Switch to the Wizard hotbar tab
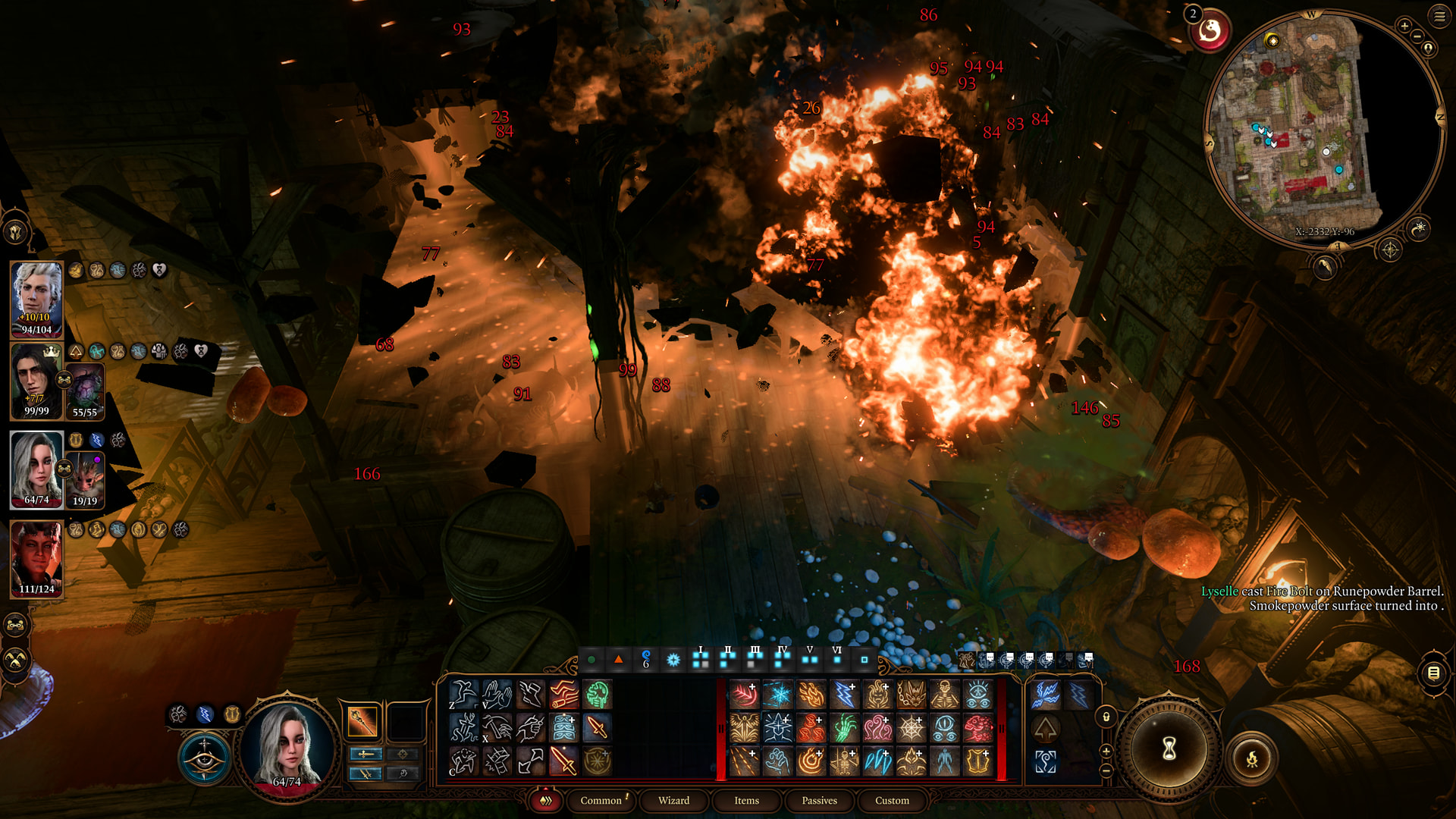The height and width of the screenshot is (819, 1456). coord(673,800)
